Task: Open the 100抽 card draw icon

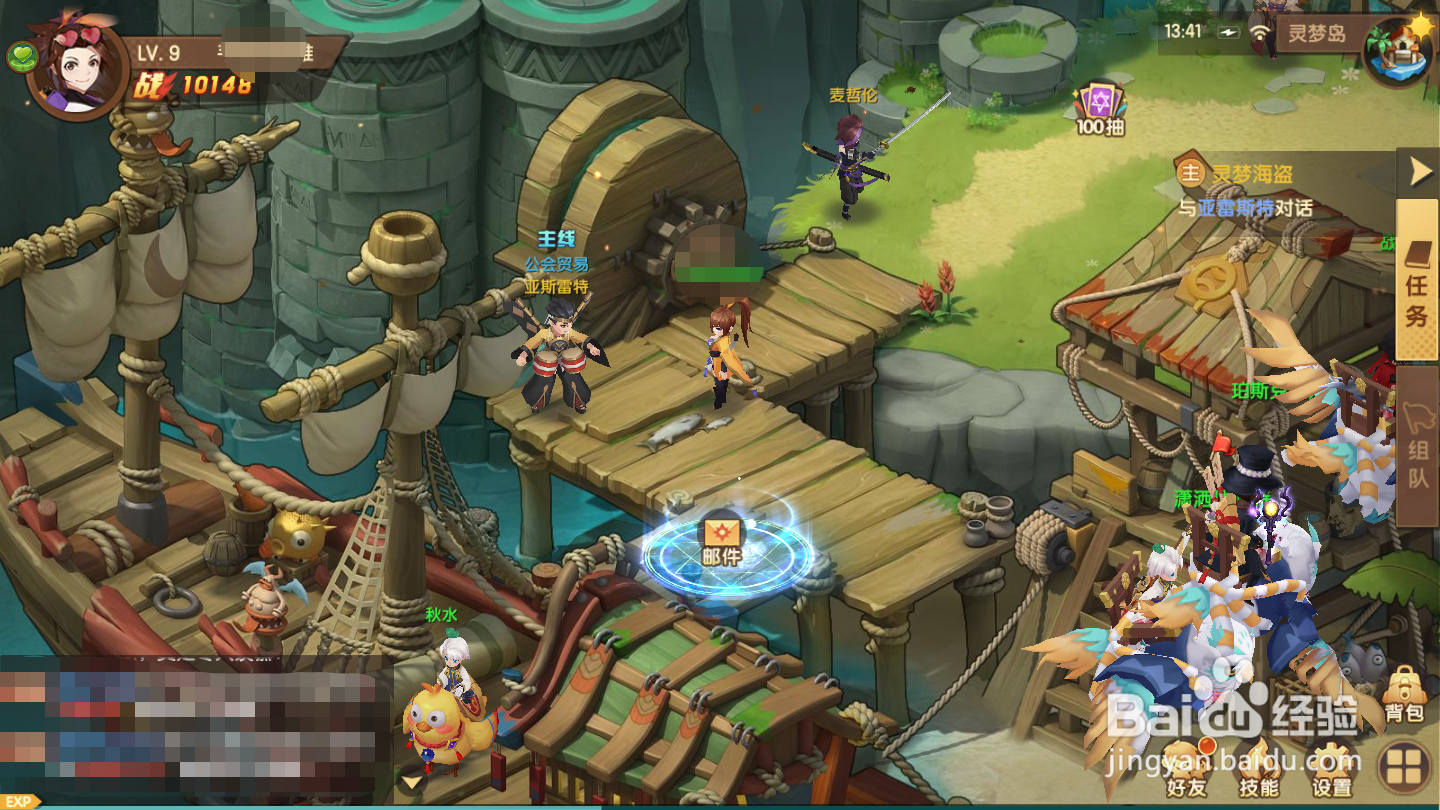Action: tap(1100, 106)
